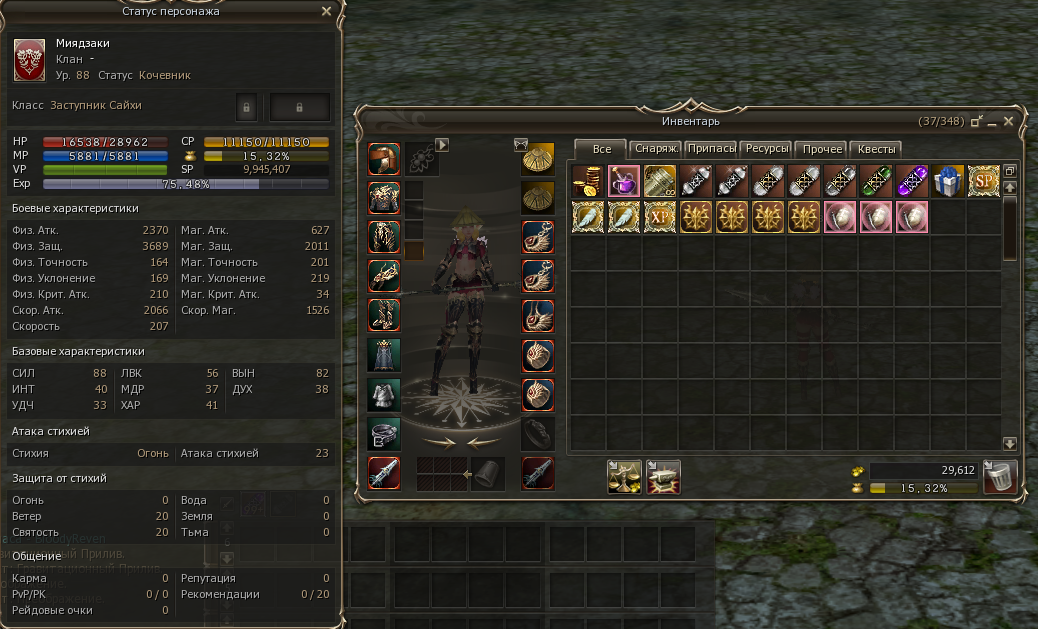Close the character status window

(326, 12)
